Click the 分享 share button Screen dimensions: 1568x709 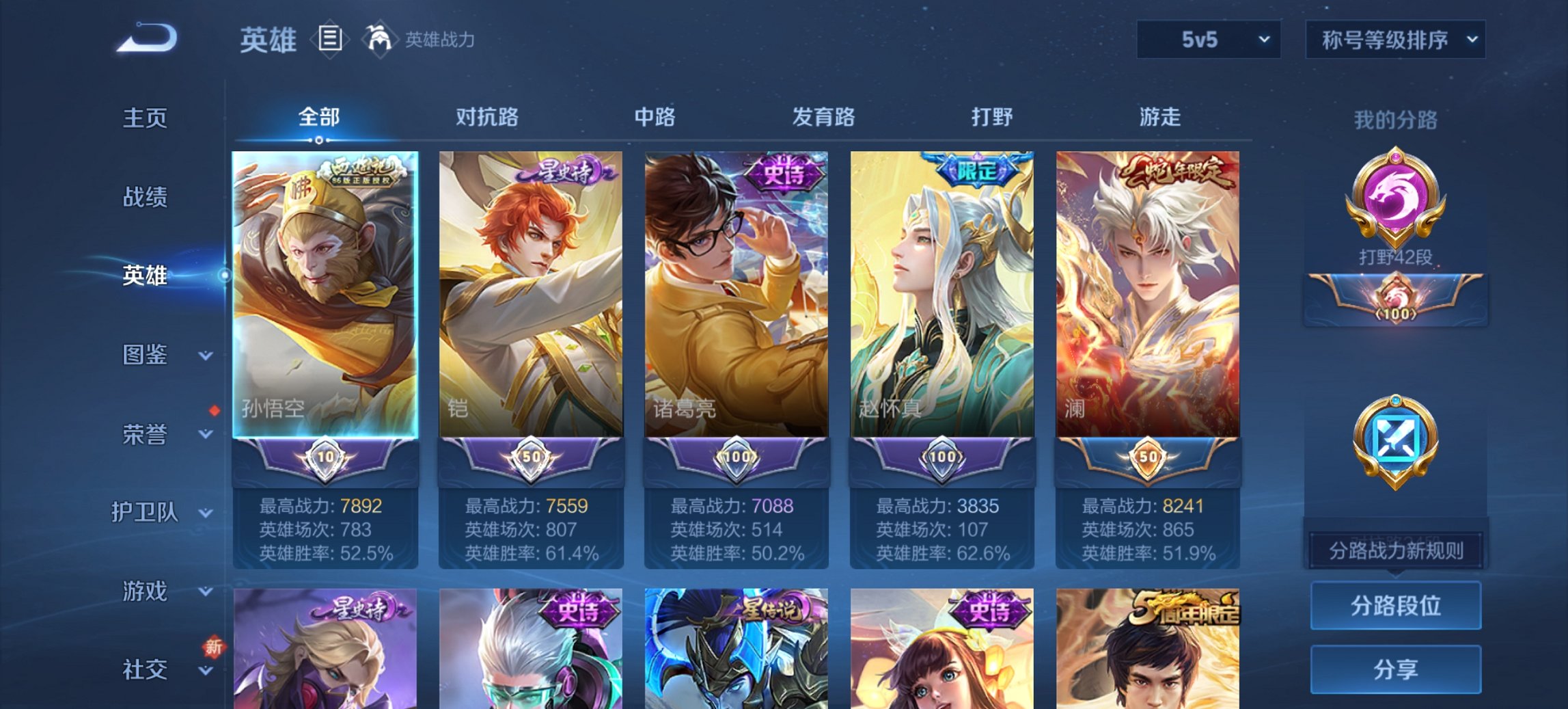1395,670
